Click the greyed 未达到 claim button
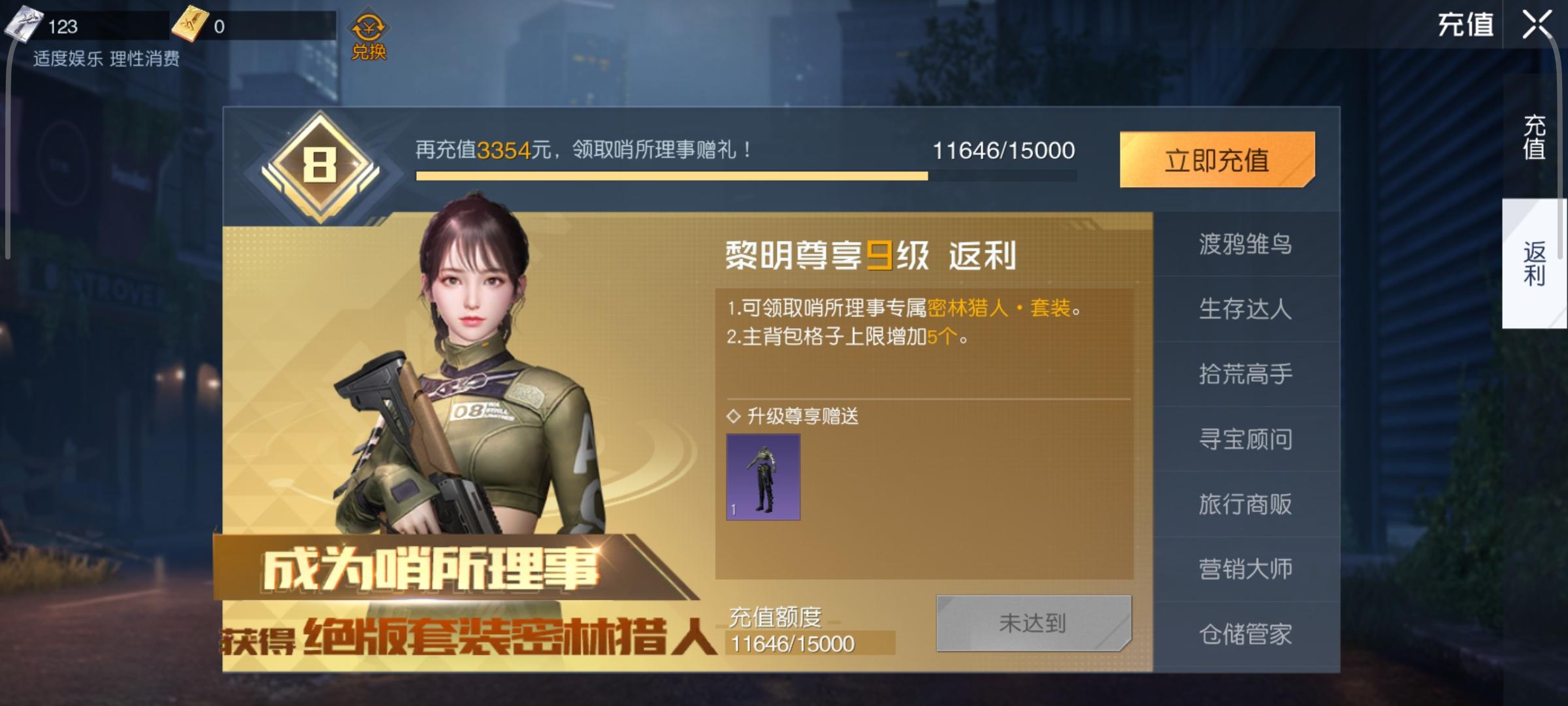The width and height of the screenshot is (1568, 706). [1032, 623]
